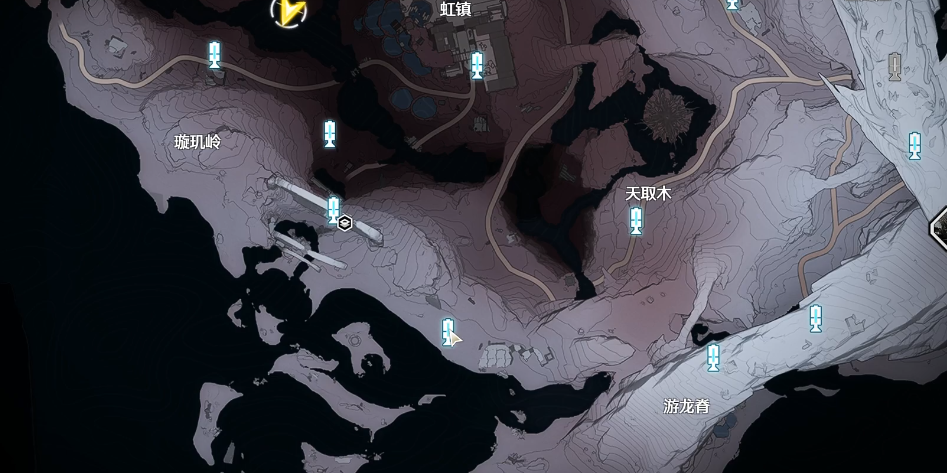Viewport: 947px width, 473px height.
Task: Select the beacon touching the hexagon marker
Action: click(x=333, y=210)
